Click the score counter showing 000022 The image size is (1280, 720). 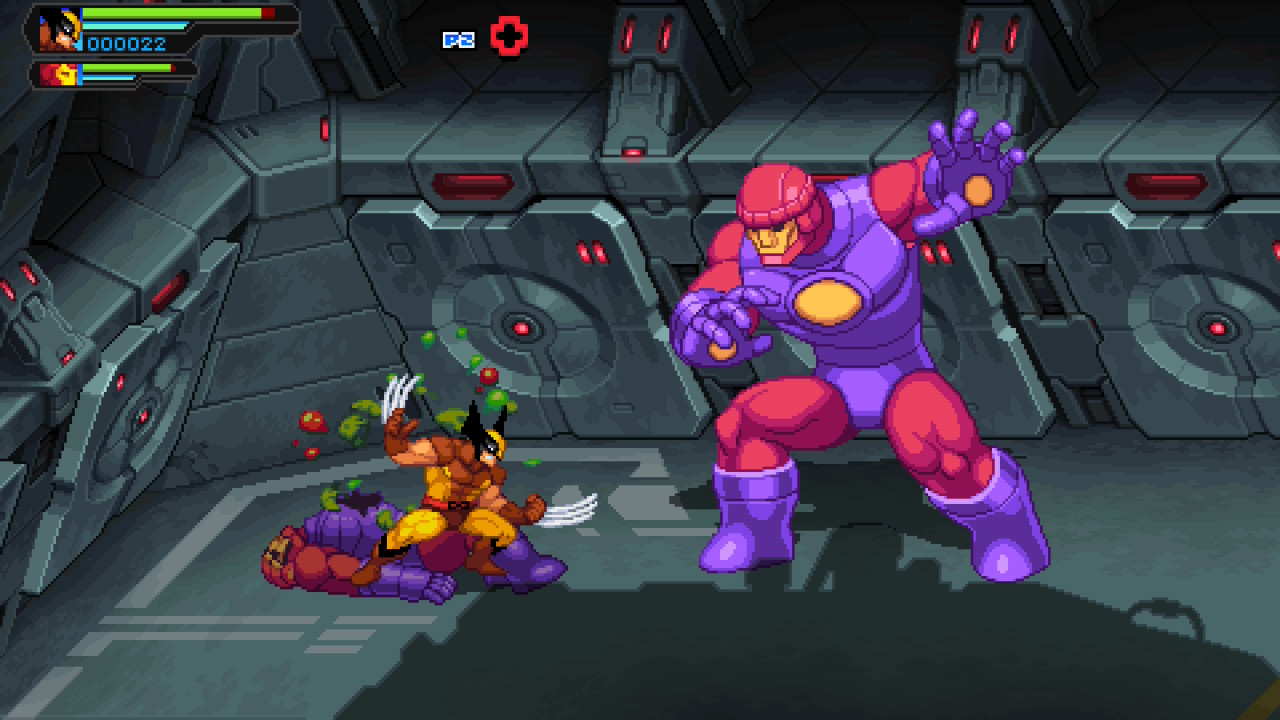(x=125, y=44)
